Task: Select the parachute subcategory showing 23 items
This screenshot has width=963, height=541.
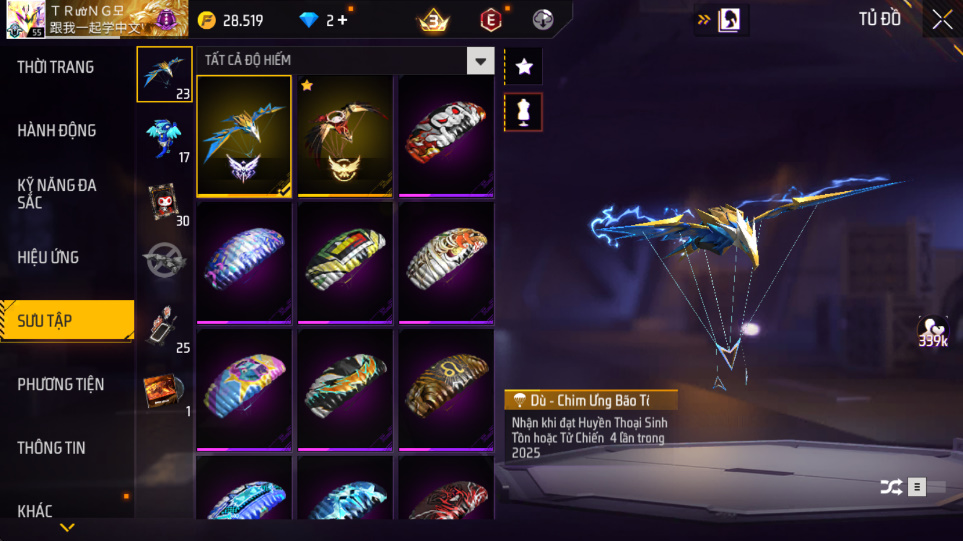Action: pos(164,74)
